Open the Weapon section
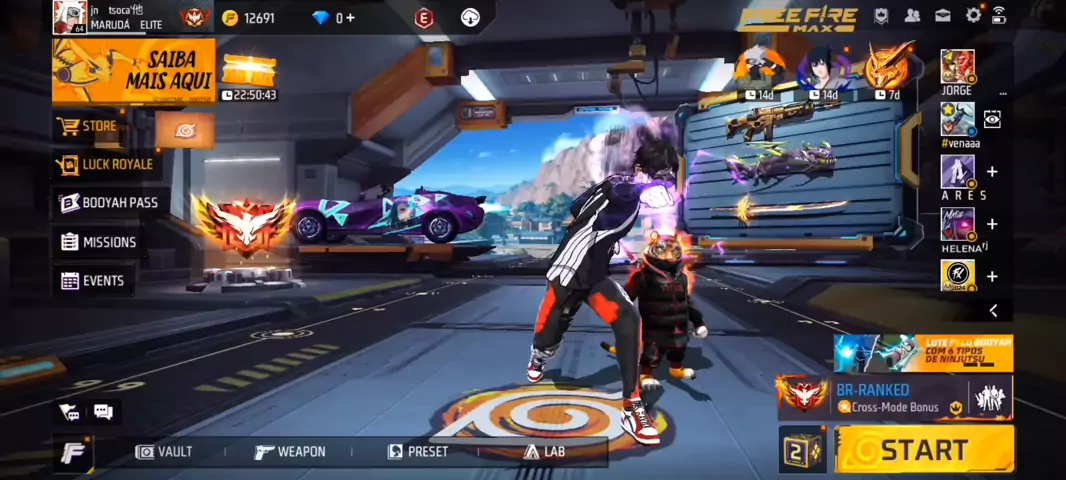This screenshot has width=1066, height=480. point(290,452)
